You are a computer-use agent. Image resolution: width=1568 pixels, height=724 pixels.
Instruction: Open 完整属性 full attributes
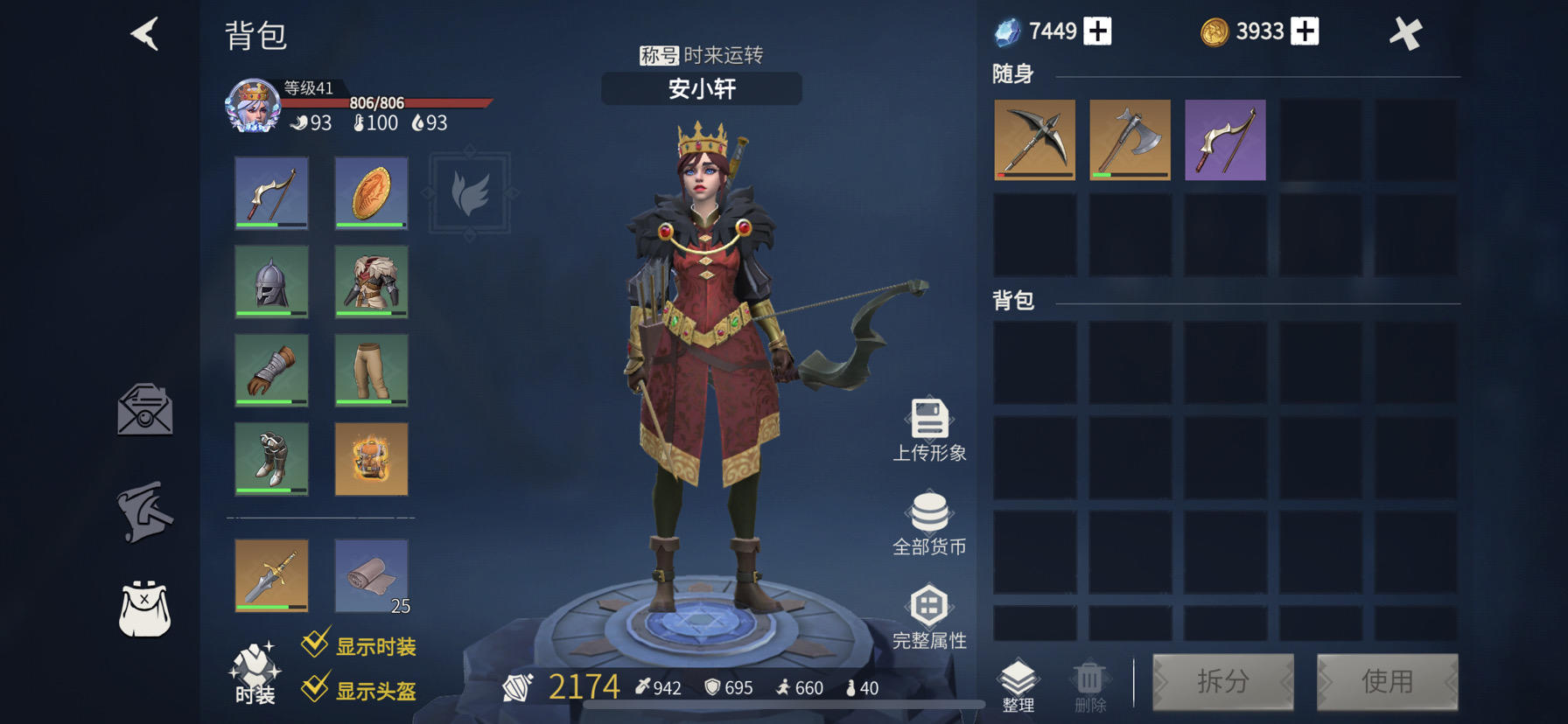pyautogui.click(x=929, y=617)
